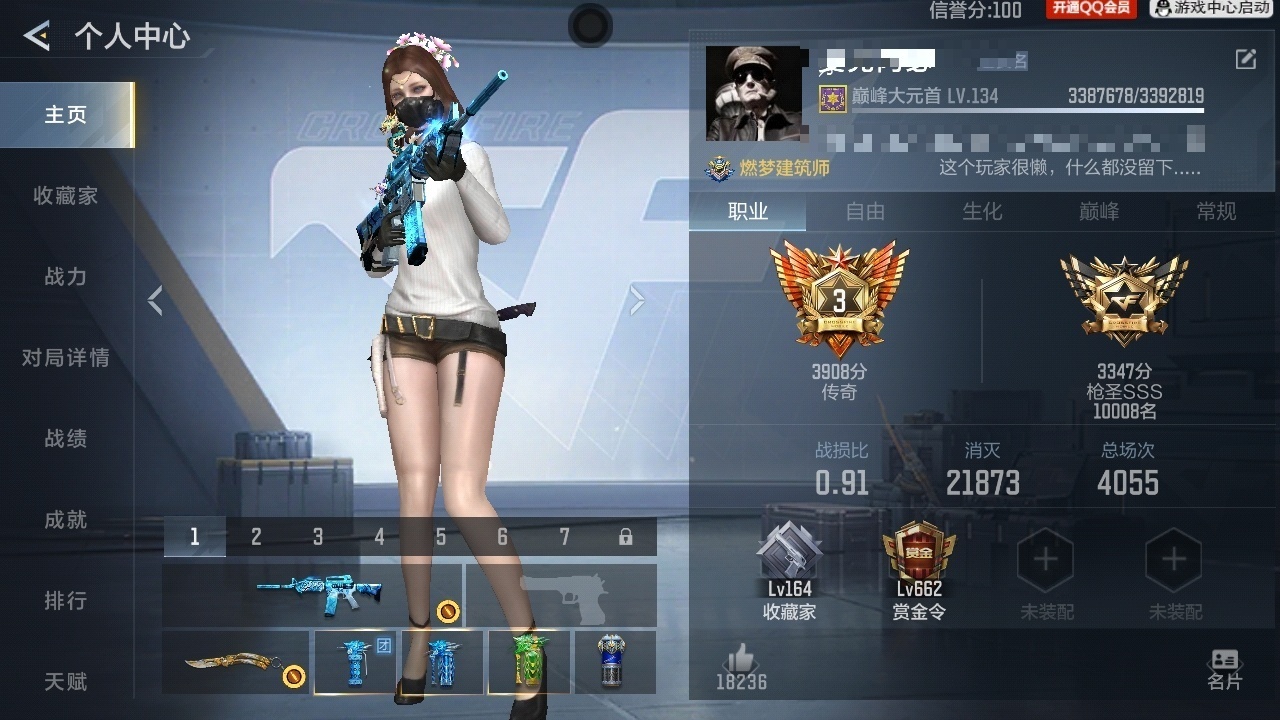Open the 收藏家 sidebar menu
1280x720 pixels.
point(66,196)
